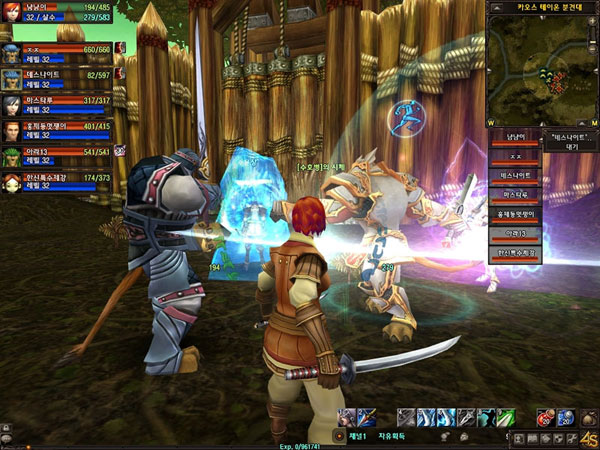Select party member 데스나이트 portrait
The height and width of the screenshot is (450, 600).
(10, 79)
